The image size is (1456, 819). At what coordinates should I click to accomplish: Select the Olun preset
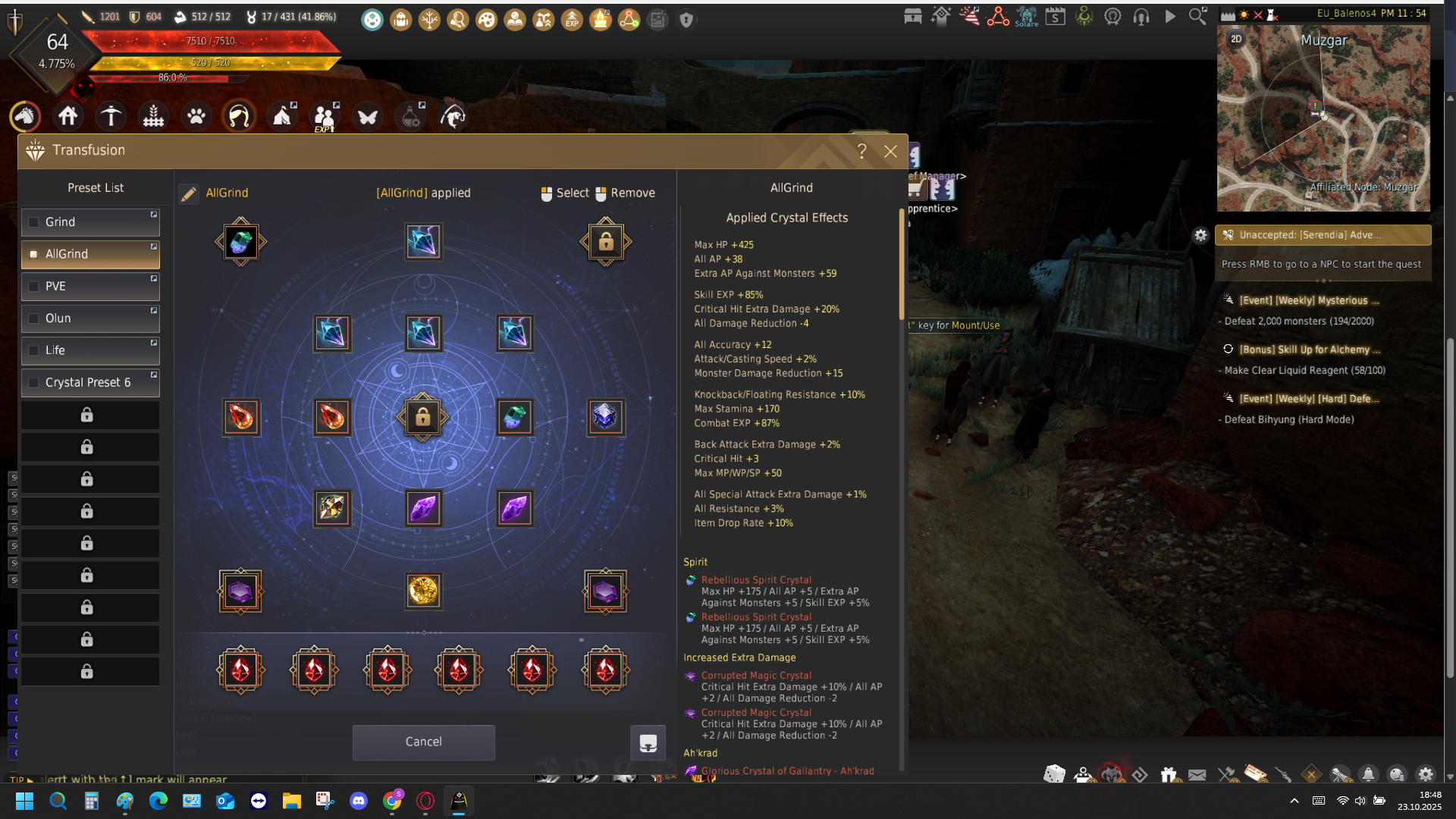pos(90,318)
